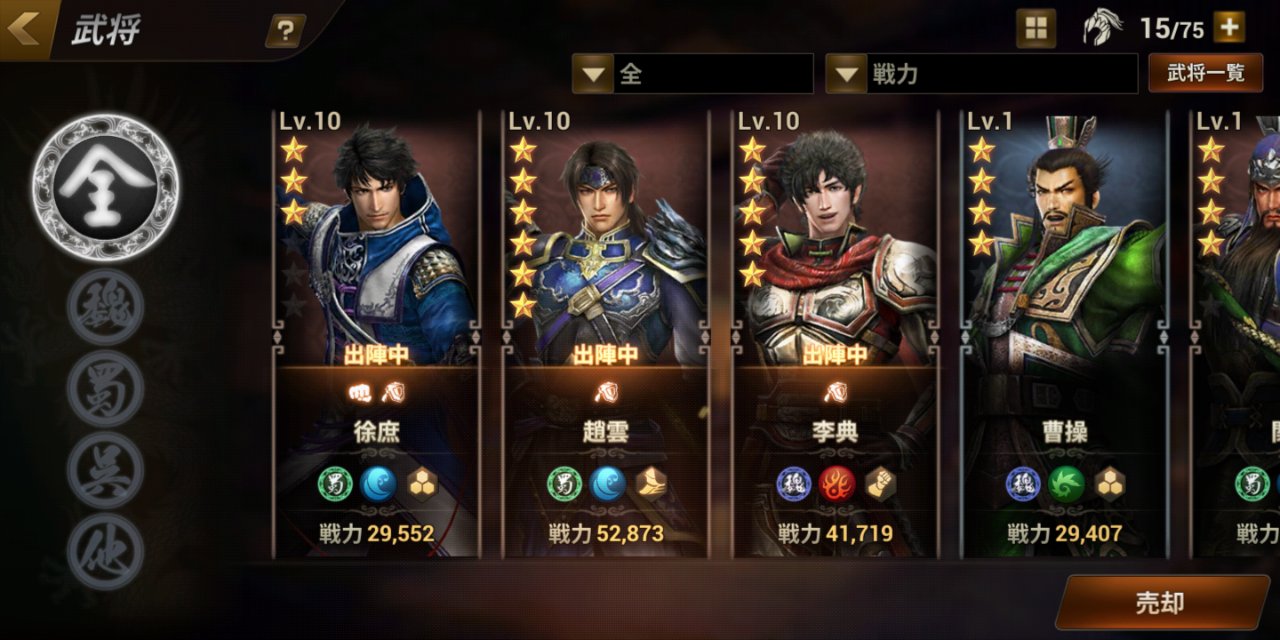Filter officers by 呉 faction

click(x=105, y=469)
